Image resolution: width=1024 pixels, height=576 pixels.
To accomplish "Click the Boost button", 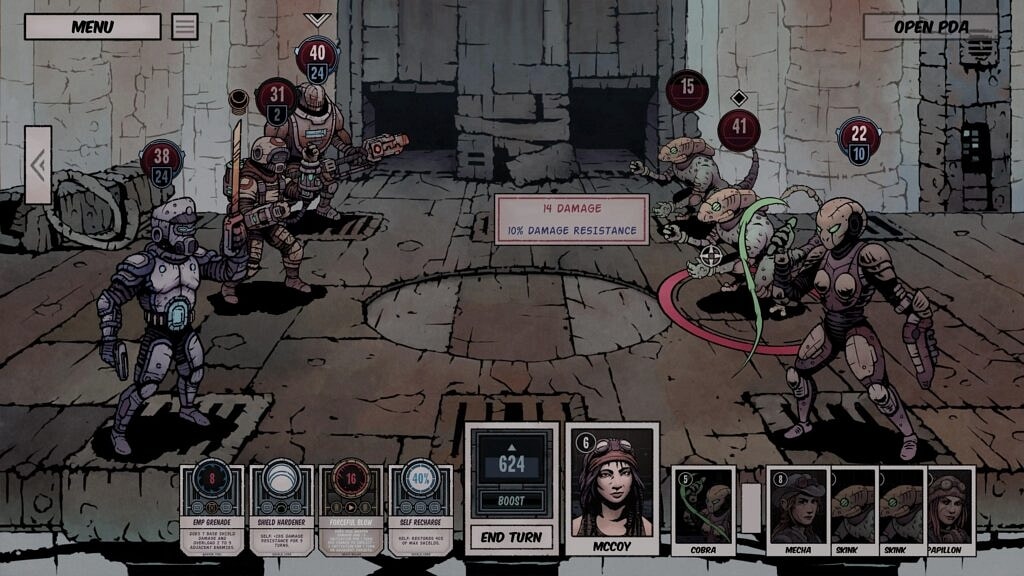I will point(511,500).
